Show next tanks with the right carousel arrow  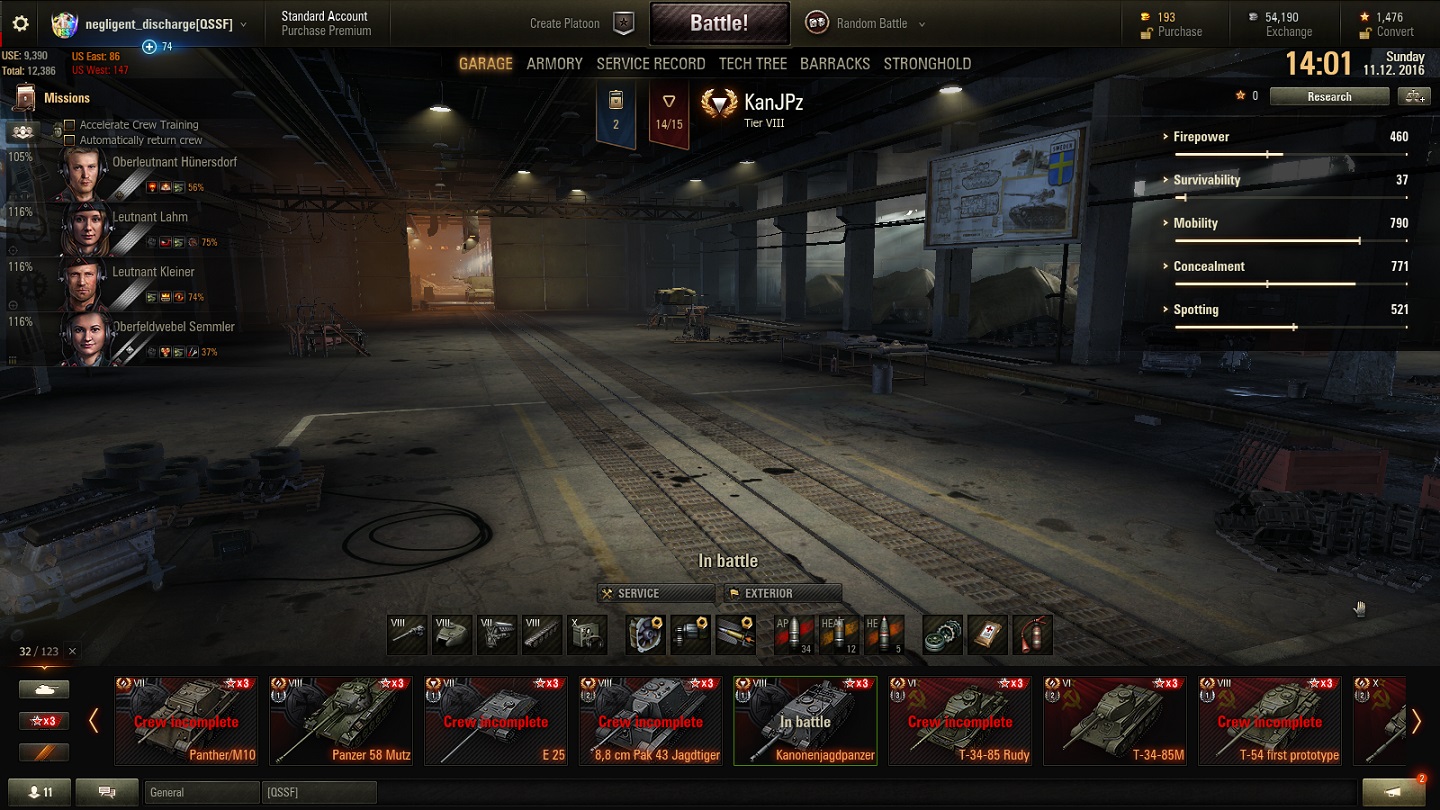point(1416,721)
